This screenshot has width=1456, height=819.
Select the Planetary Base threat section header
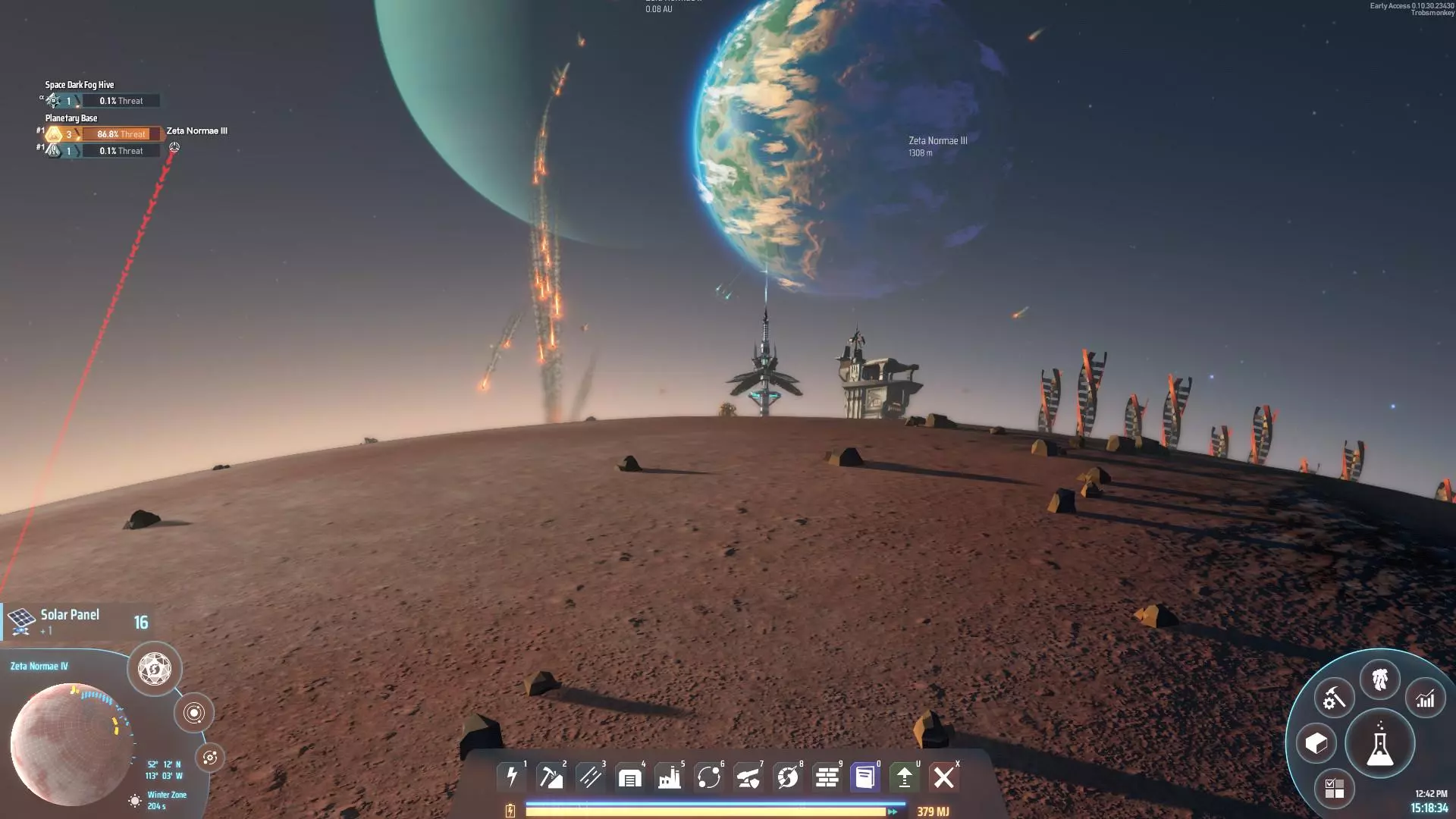pos(71,118)
